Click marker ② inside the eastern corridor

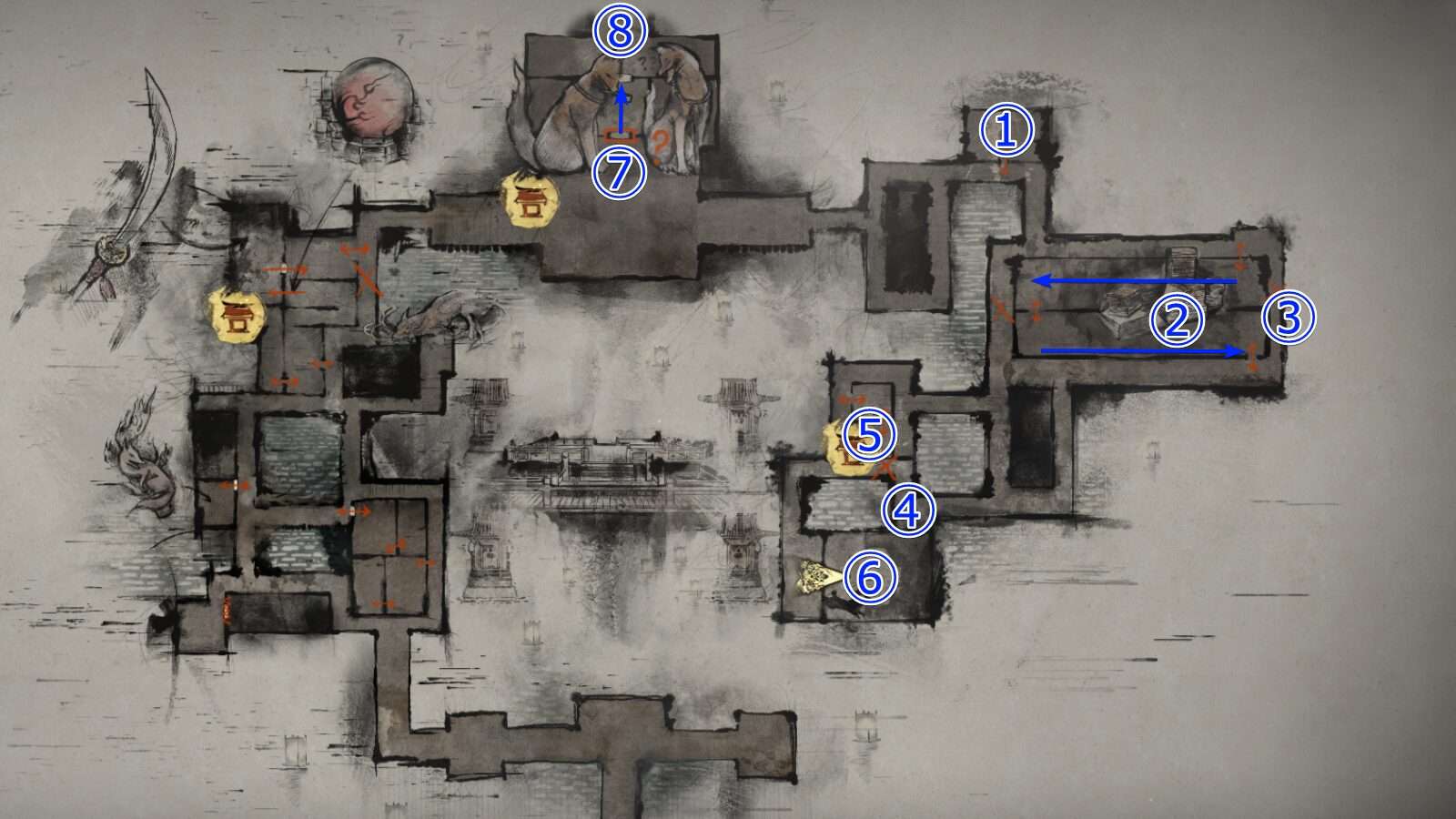[1176, 320]
